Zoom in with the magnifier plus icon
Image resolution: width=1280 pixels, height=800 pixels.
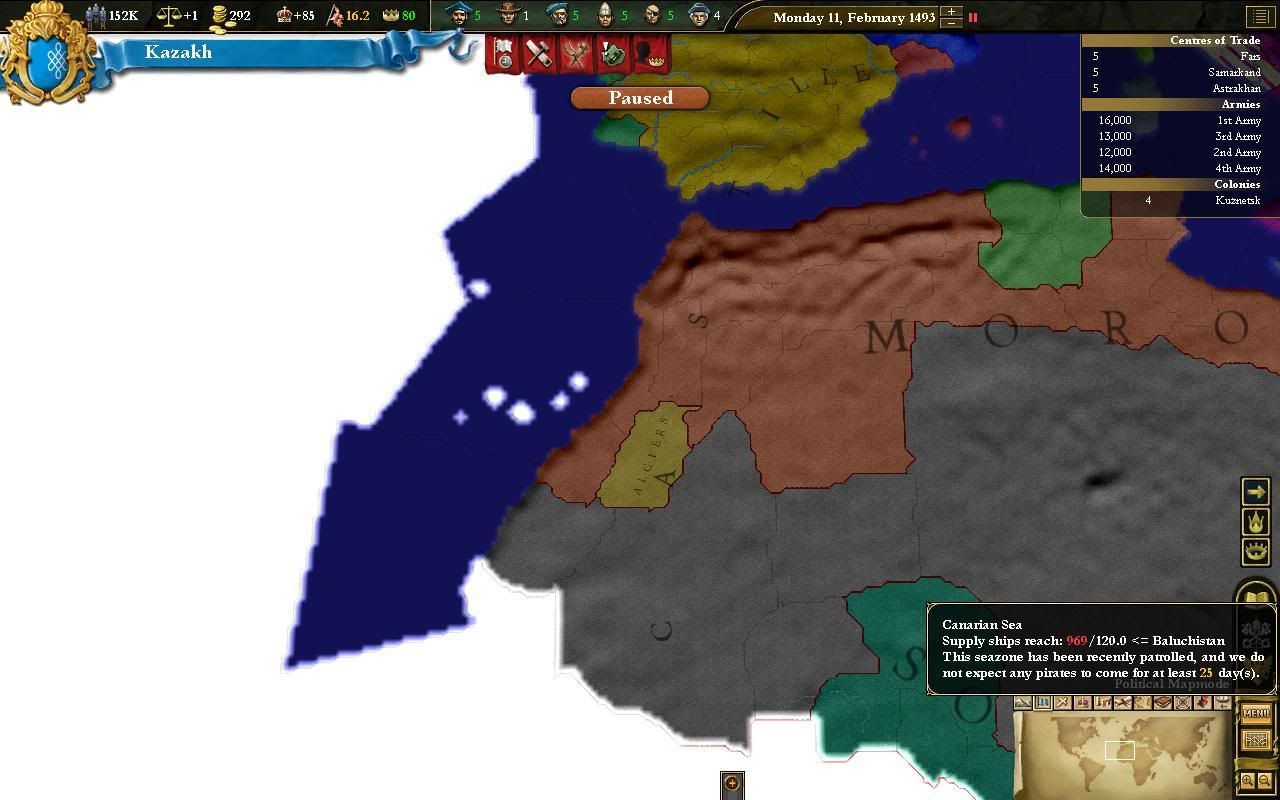1247,782
